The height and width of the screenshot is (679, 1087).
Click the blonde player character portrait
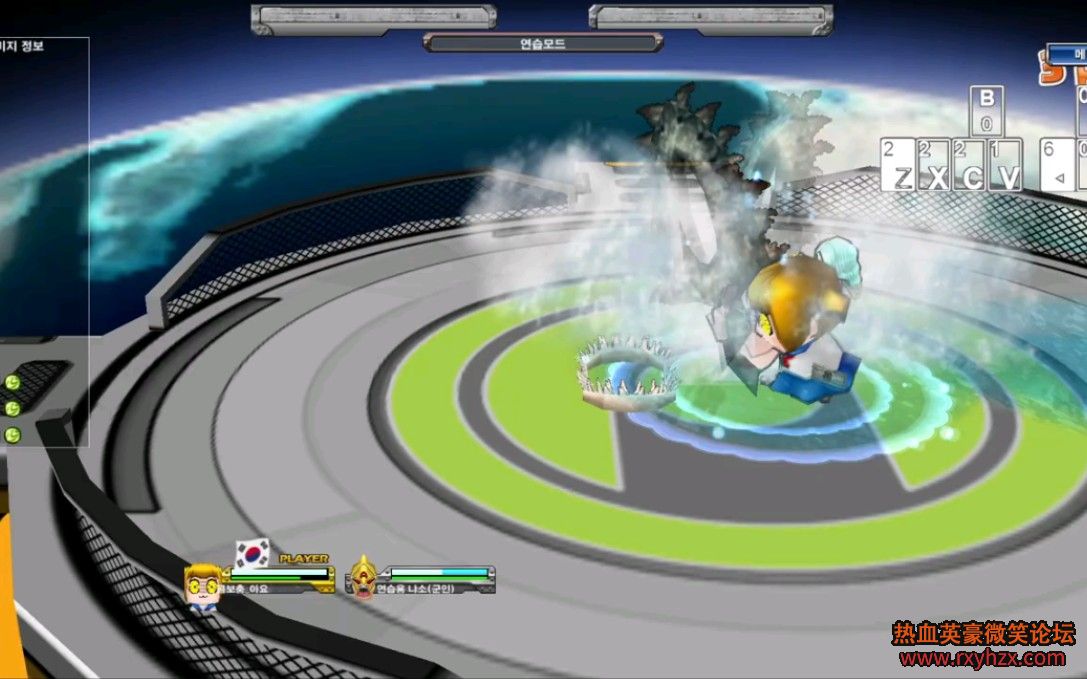[202, 583]
